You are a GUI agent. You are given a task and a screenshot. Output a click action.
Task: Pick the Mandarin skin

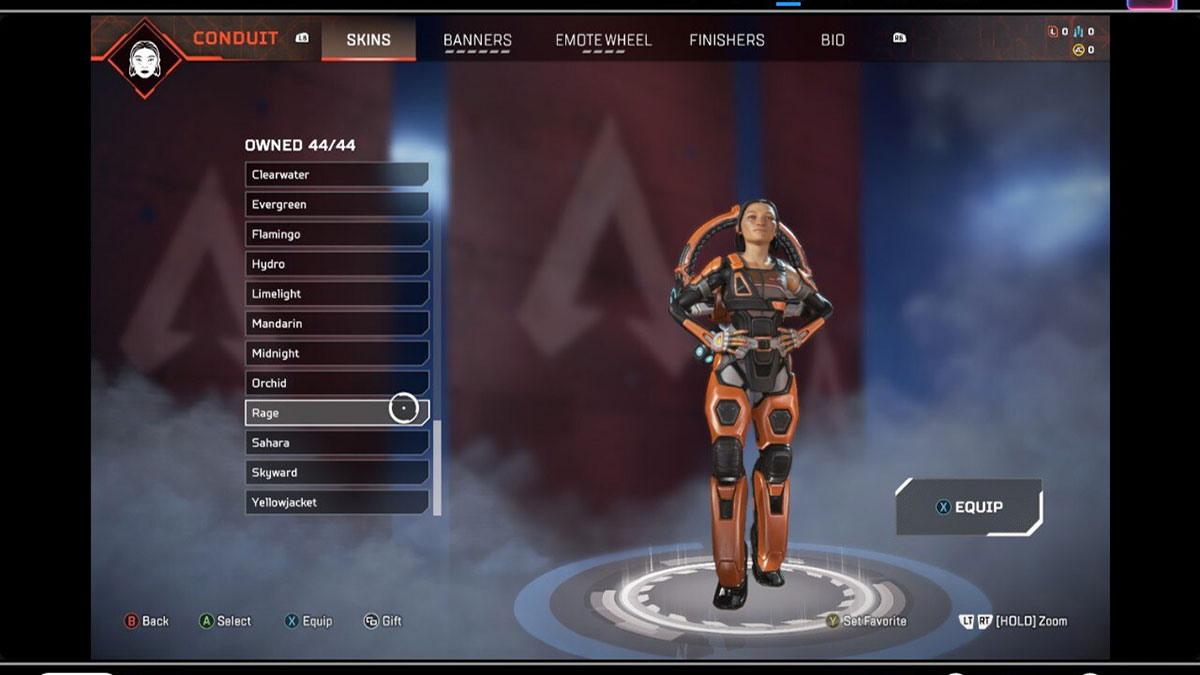coord(336,324)
